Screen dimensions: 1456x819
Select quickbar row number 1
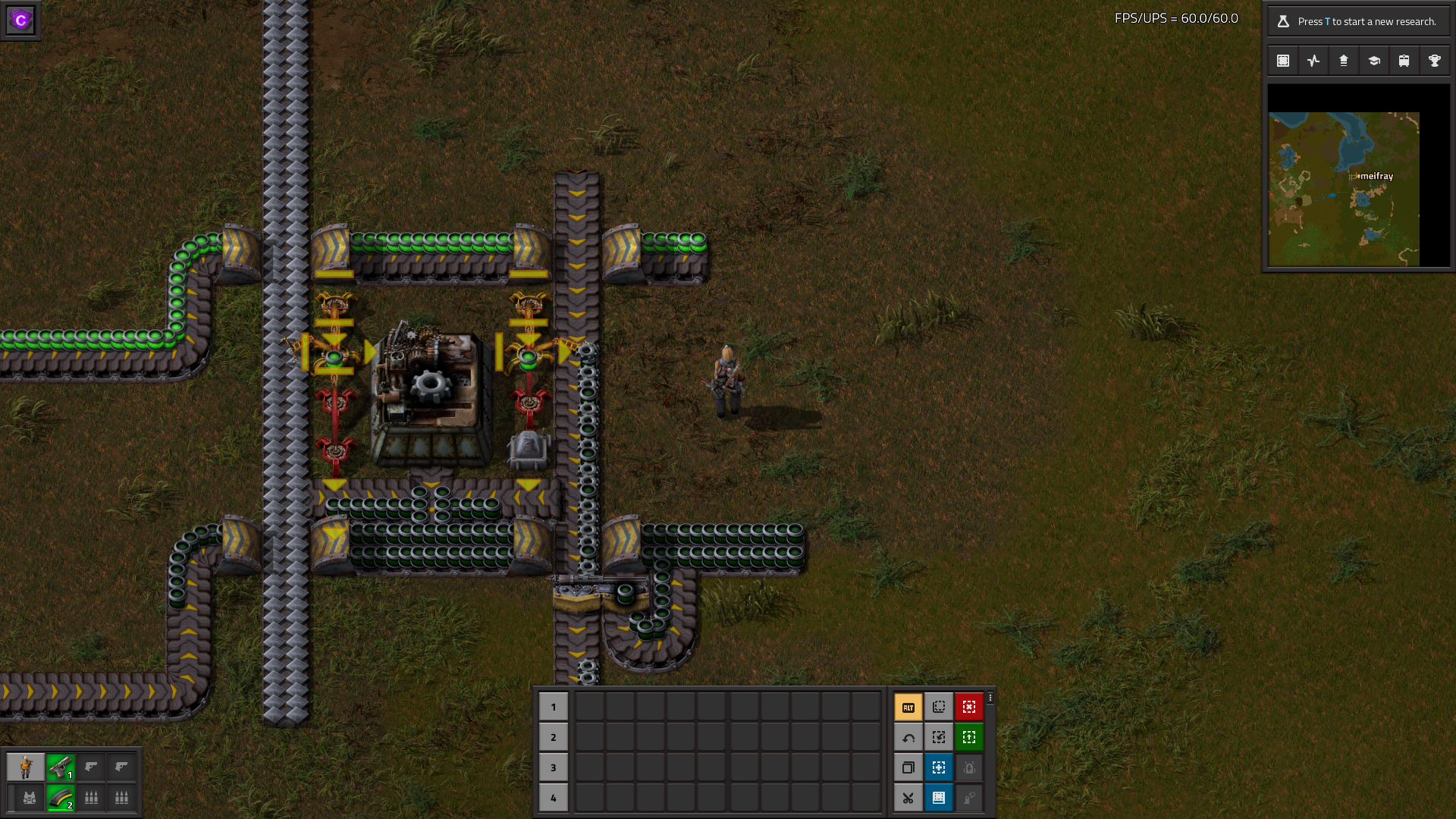click(554, 707)
